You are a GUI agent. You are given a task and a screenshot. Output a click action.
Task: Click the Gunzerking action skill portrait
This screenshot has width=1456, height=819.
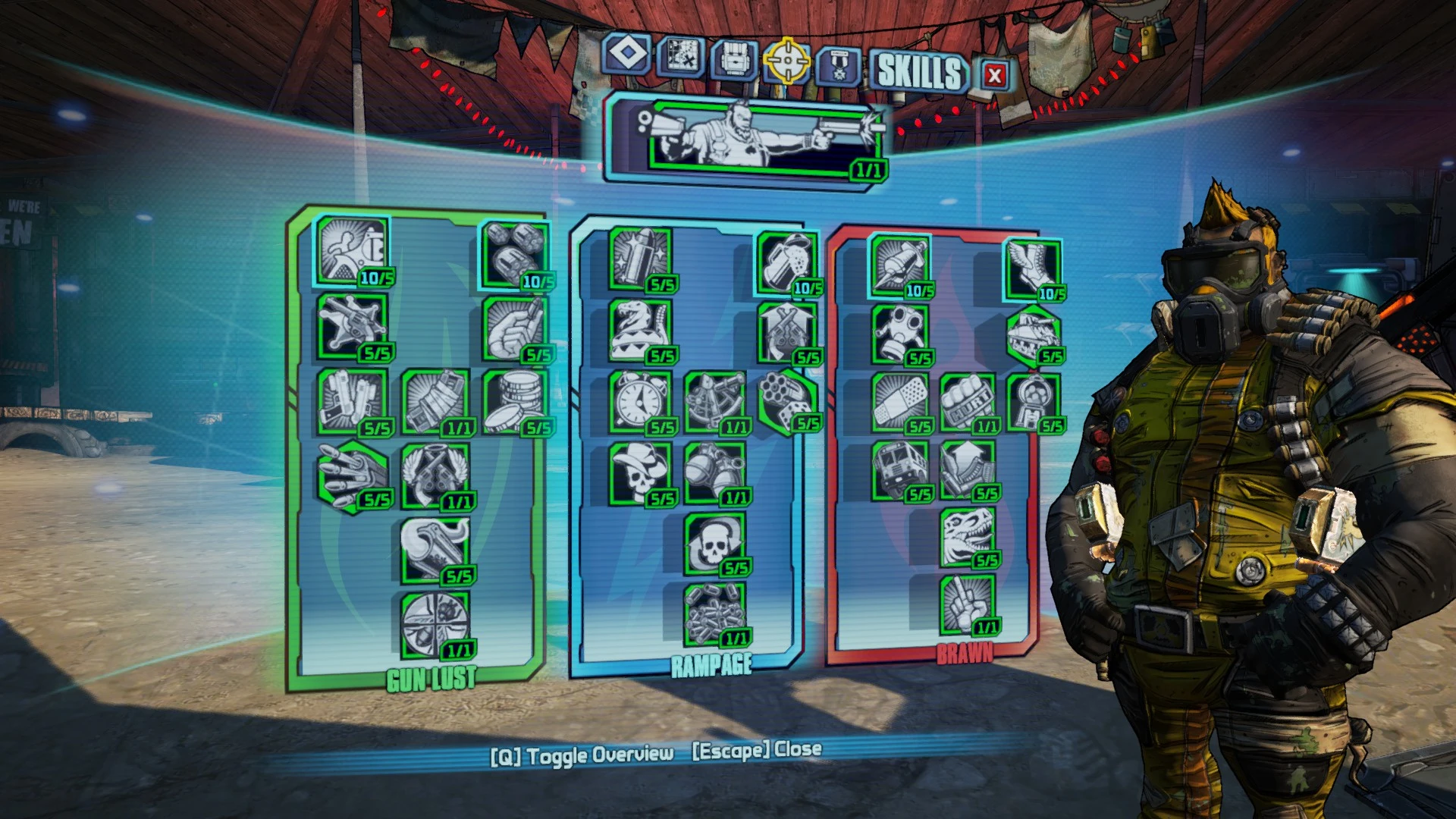[x=747, y=140]
